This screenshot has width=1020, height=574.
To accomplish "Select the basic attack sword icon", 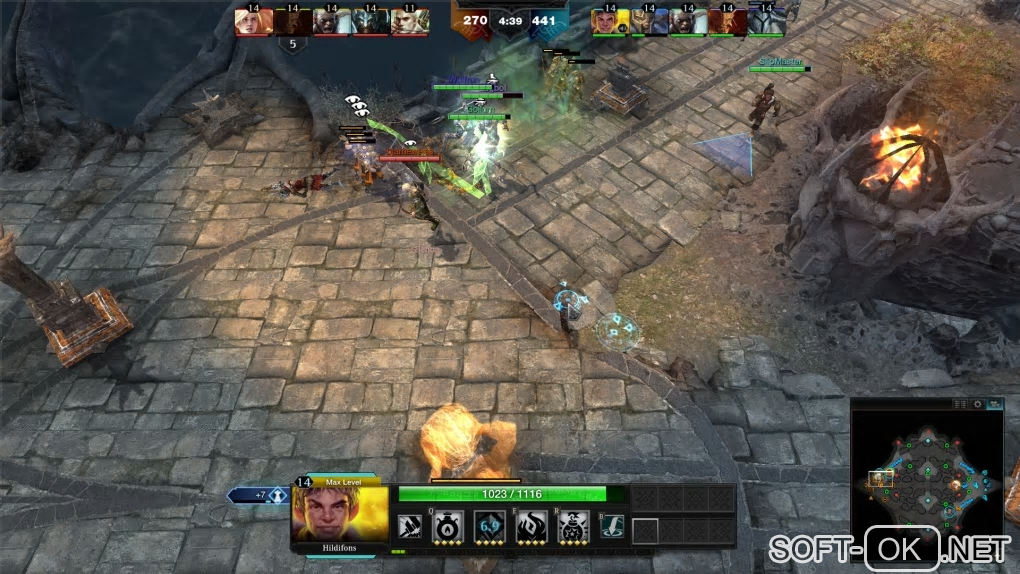I will pos(408,527).
